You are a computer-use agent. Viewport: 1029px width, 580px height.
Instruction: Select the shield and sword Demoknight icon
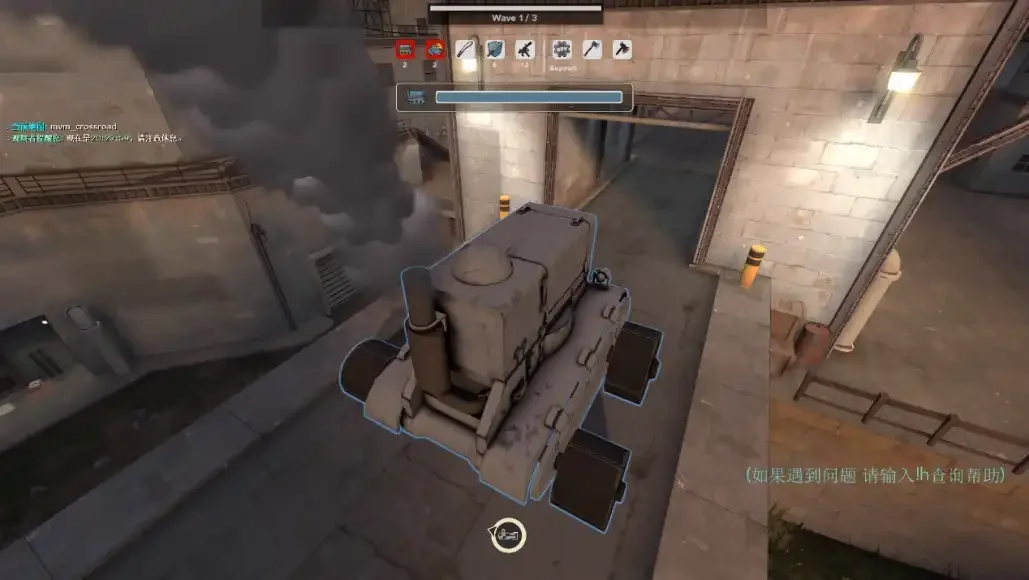(x=496, y=49)
